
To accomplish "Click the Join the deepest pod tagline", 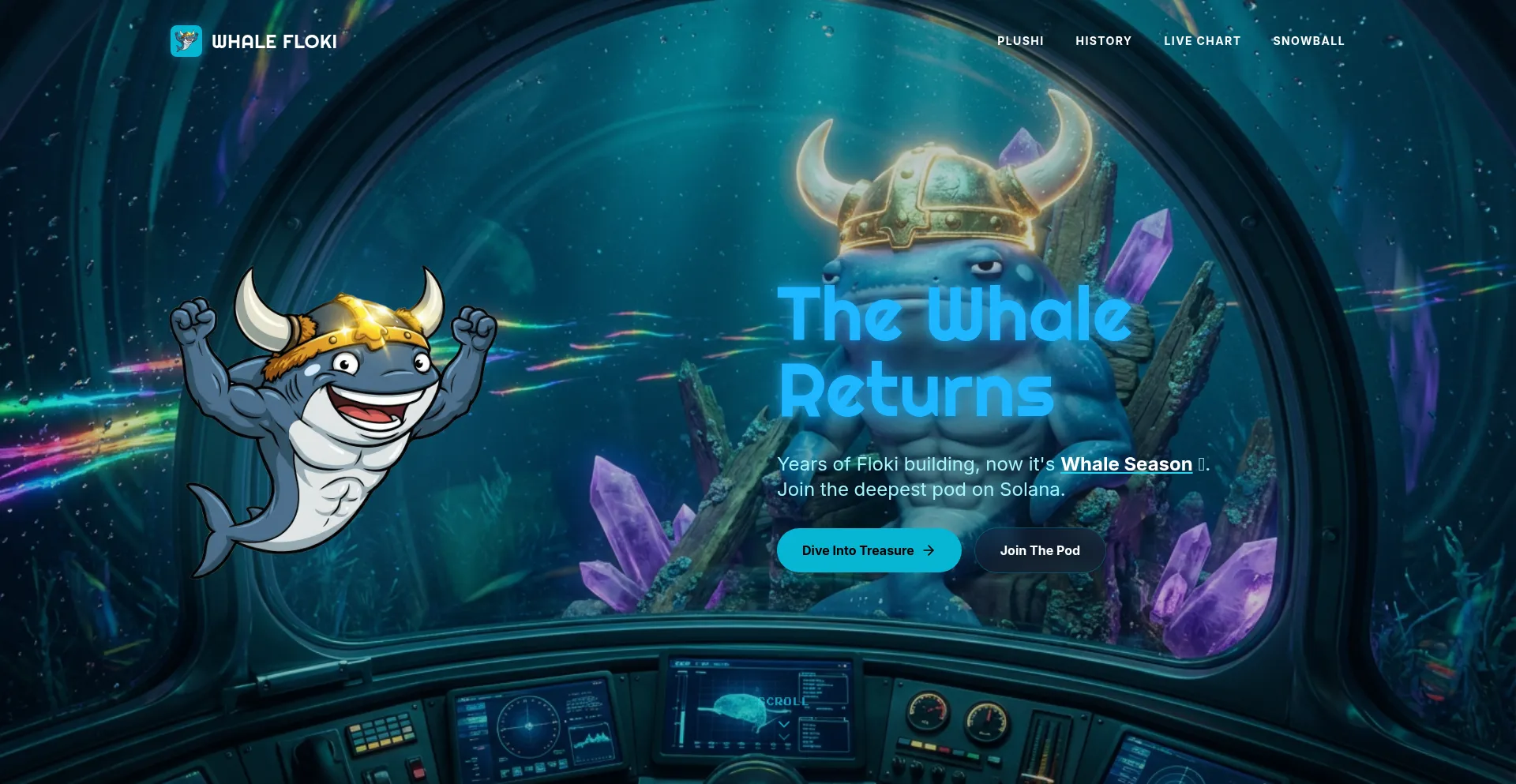I will point(921,490).
